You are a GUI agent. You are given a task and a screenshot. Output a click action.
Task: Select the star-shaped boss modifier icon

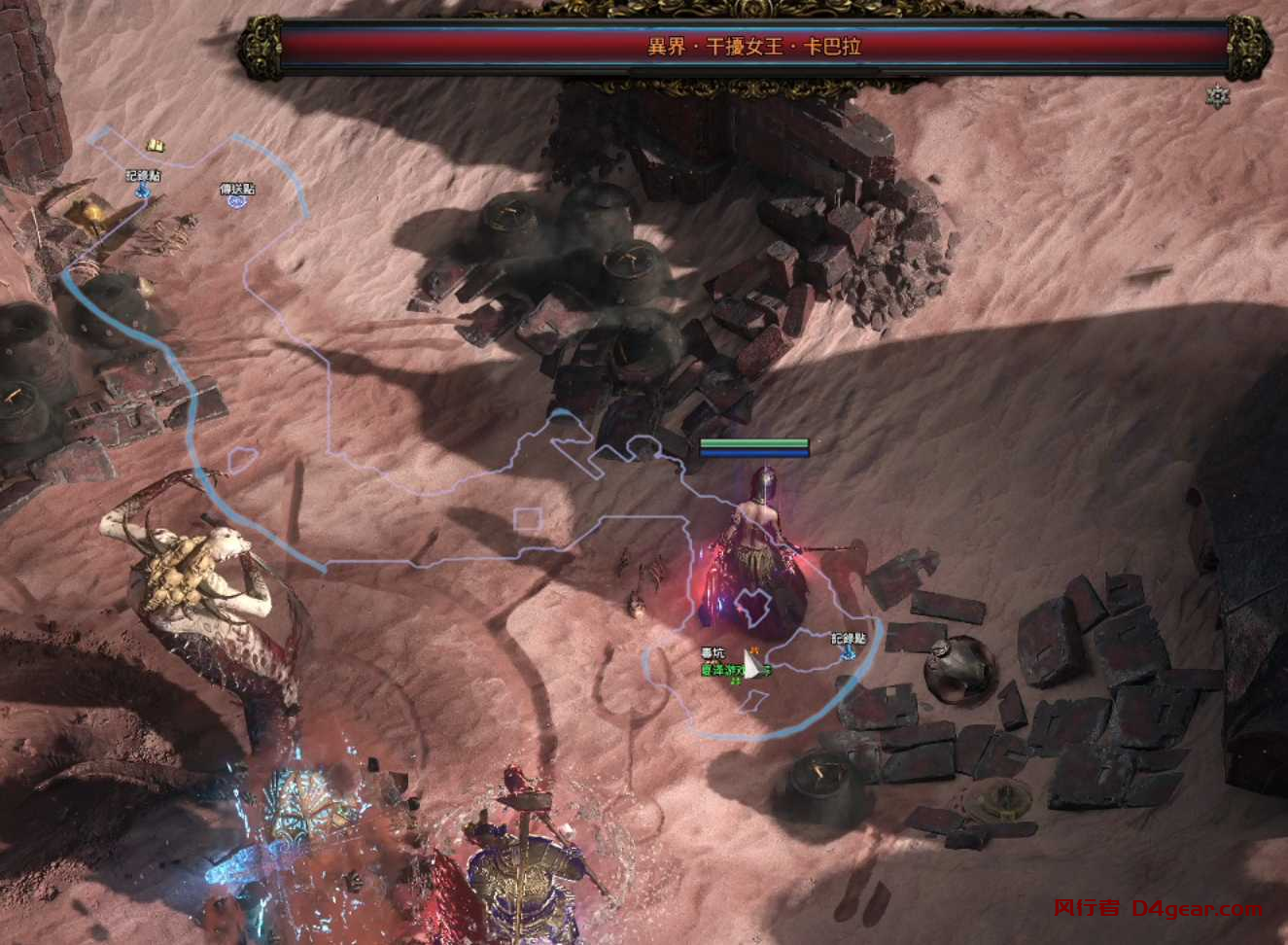[x=1217, y=96]
